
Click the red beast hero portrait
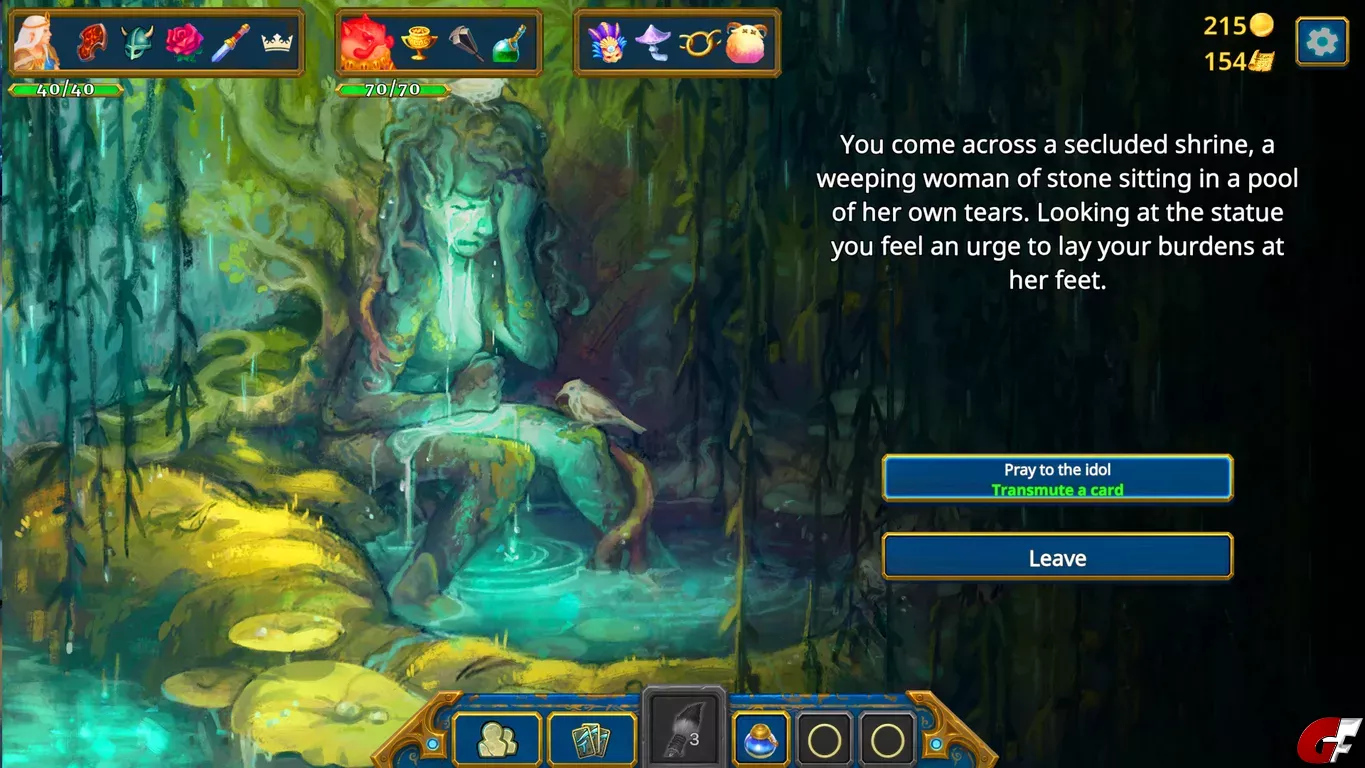pos(365,43)
